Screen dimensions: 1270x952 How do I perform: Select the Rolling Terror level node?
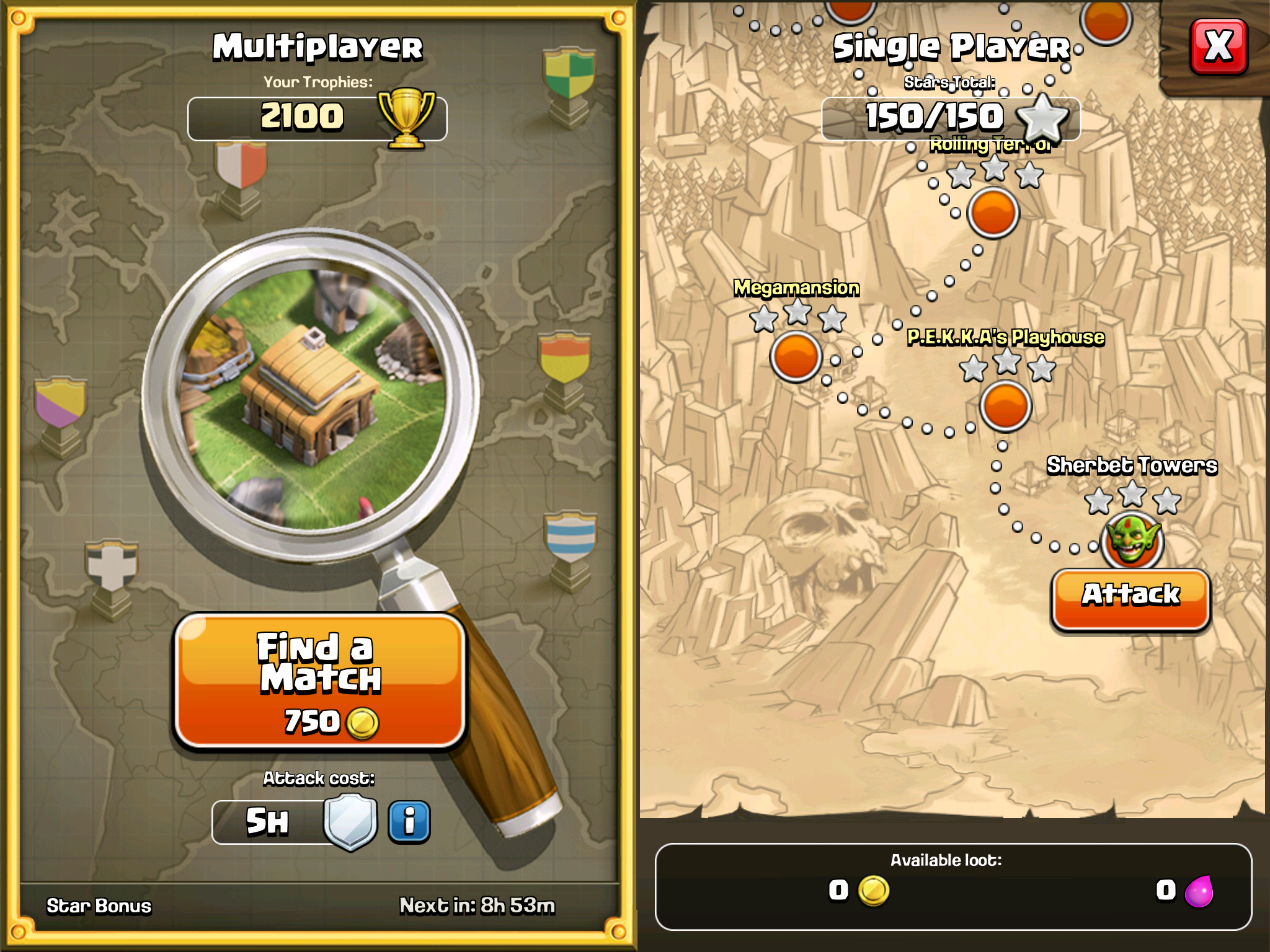pos(993,213)
